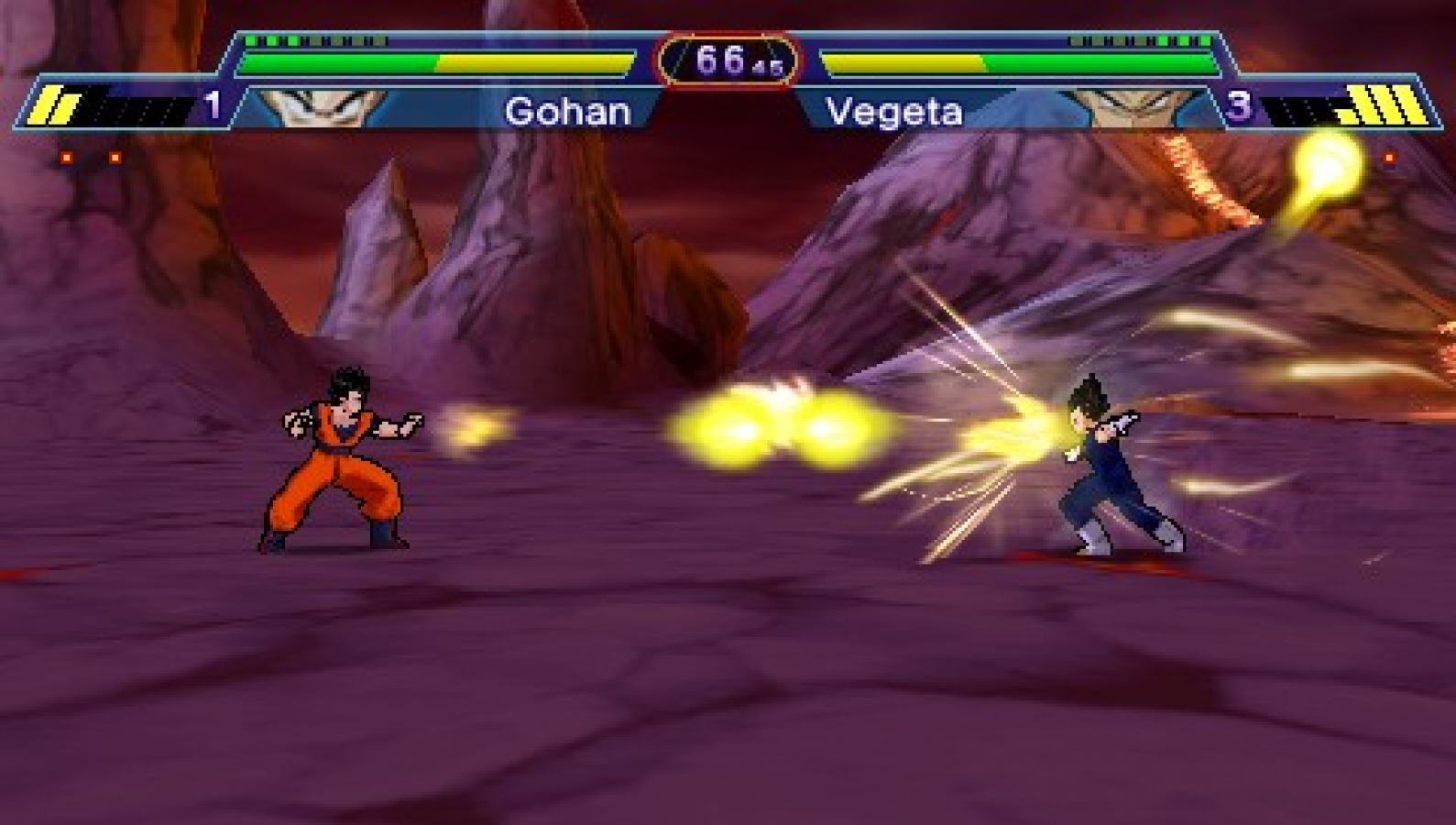Toggle the red HUD frame around the timer
The image size is (1456, 825).
coord(724,32)
